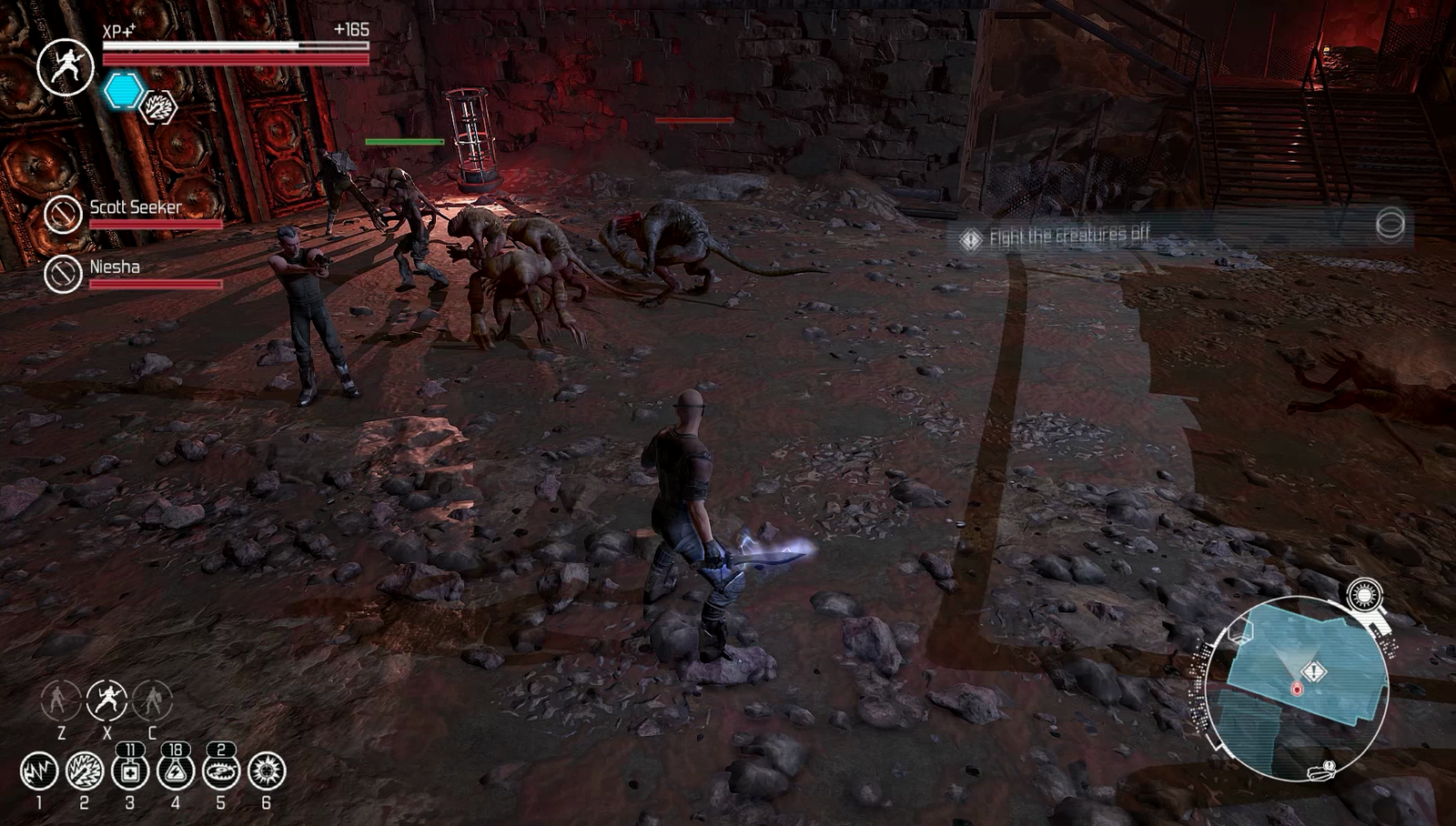Activate the lightning bolt skill in slot 1
The height and width of the screenshot is (826, 1456).
coord(39,771)
